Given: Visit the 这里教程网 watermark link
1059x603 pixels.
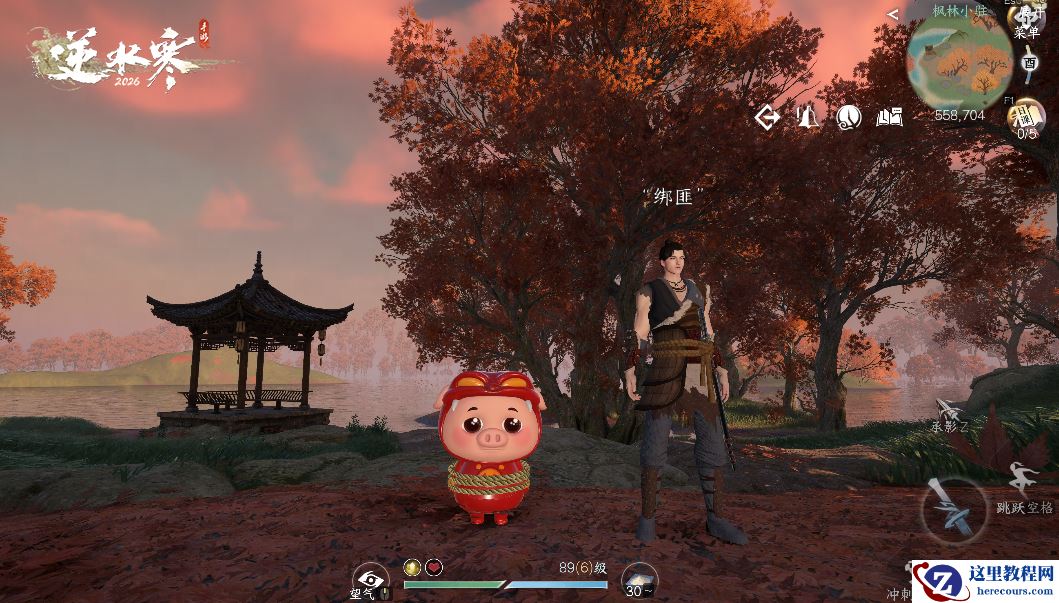Looking at the screenshot, I should tap(986, 580).
